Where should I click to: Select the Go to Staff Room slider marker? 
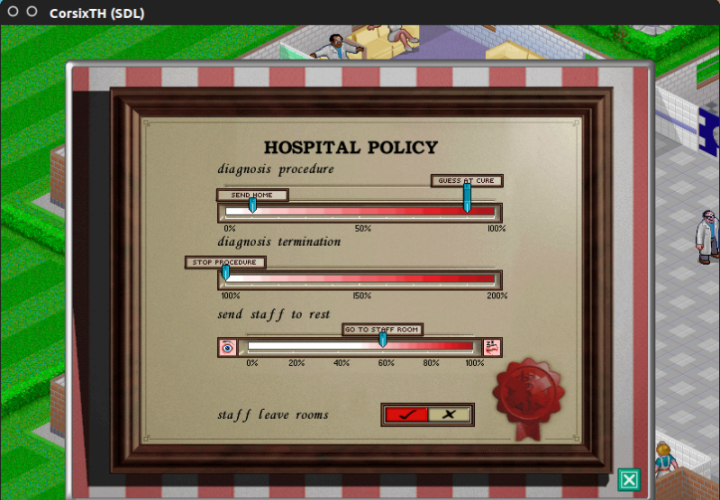[x=383, y=340]
